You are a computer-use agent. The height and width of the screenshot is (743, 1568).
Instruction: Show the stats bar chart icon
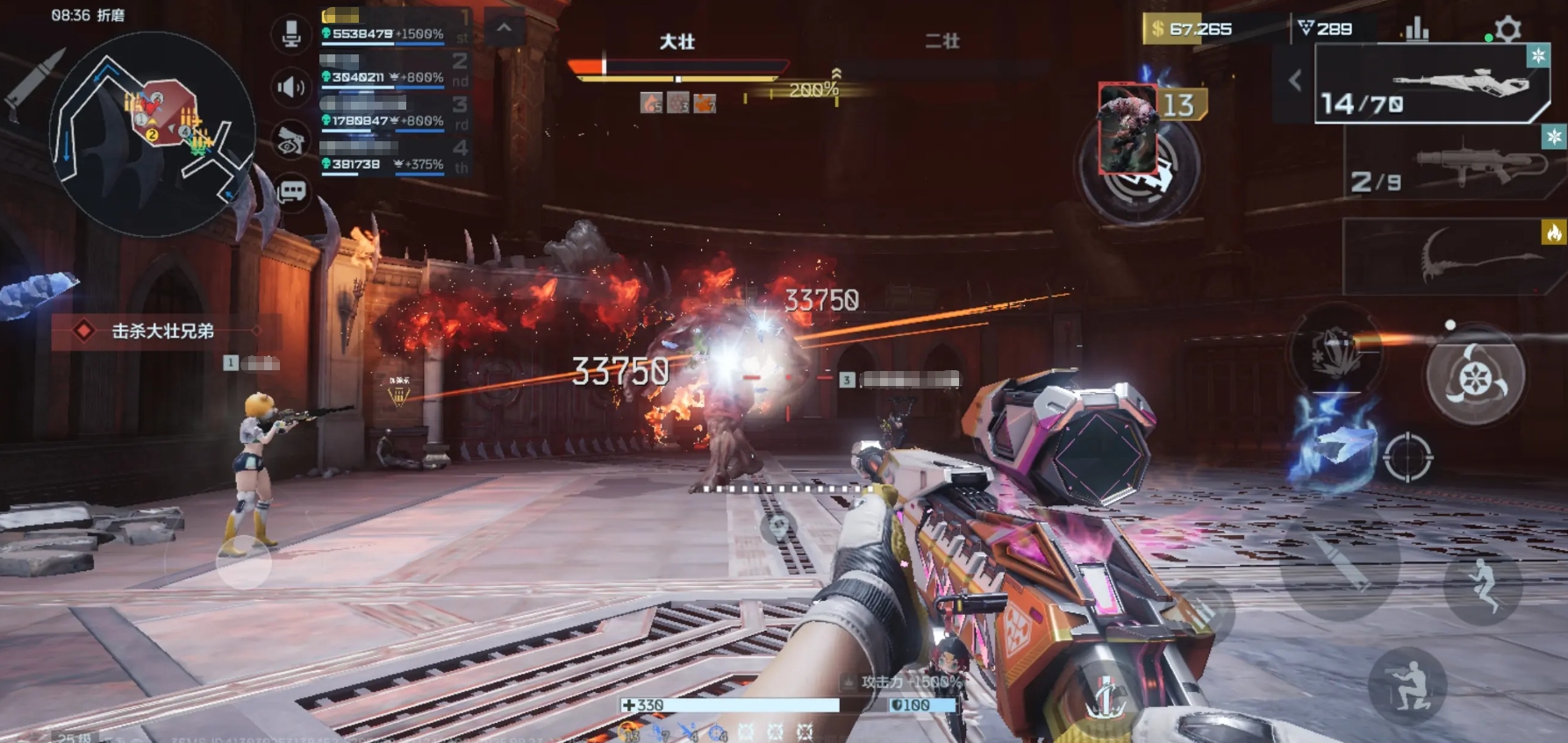[x=1416, y=30]
